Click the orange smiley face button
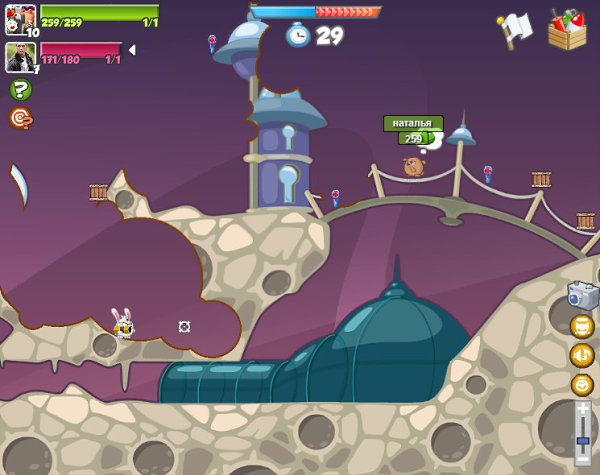600x475 pixels. click(x=582, y=384)
